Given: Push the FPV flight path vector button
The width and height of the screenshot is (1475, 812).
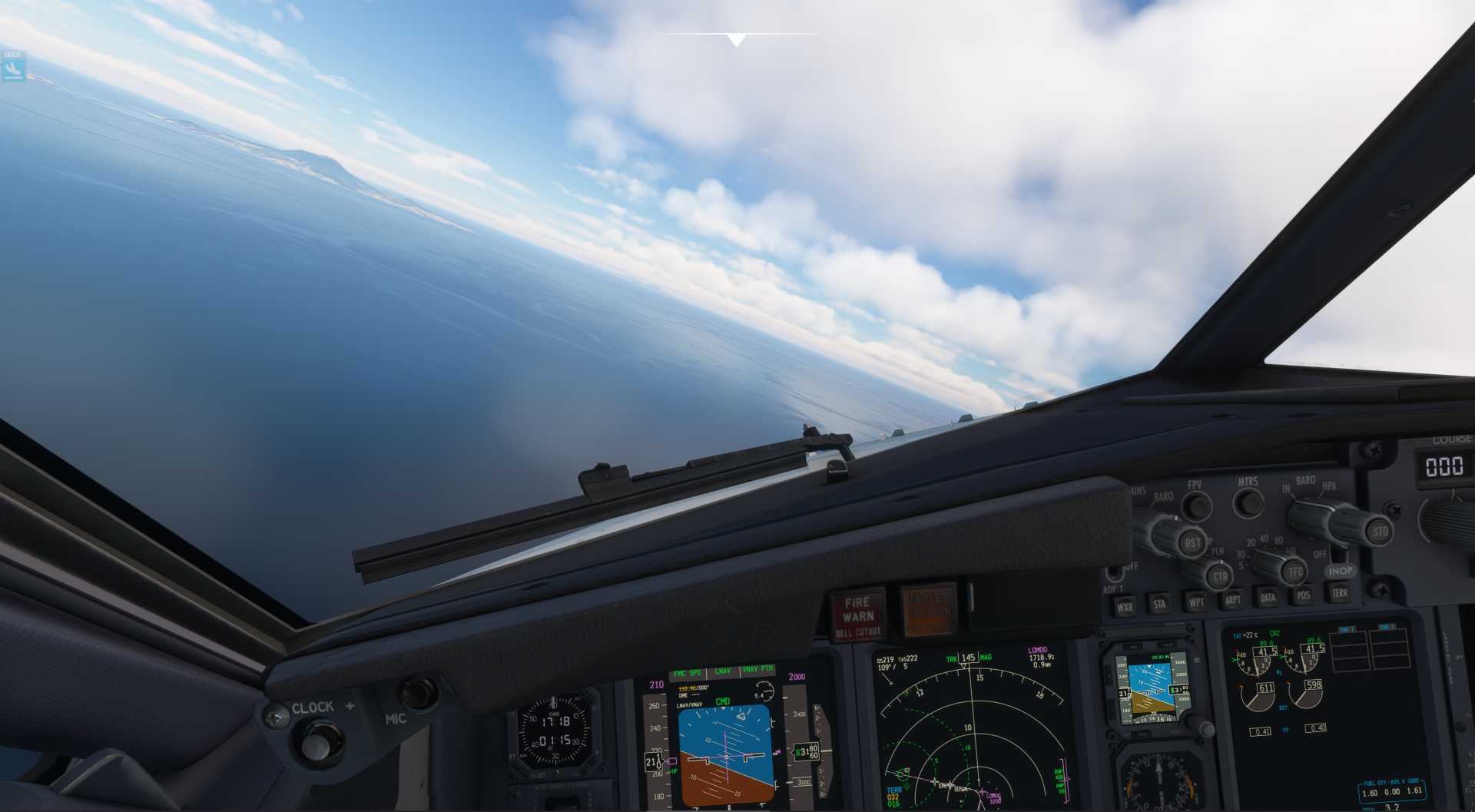Looking at the screenshot, I should click(x=1196, y=506).
